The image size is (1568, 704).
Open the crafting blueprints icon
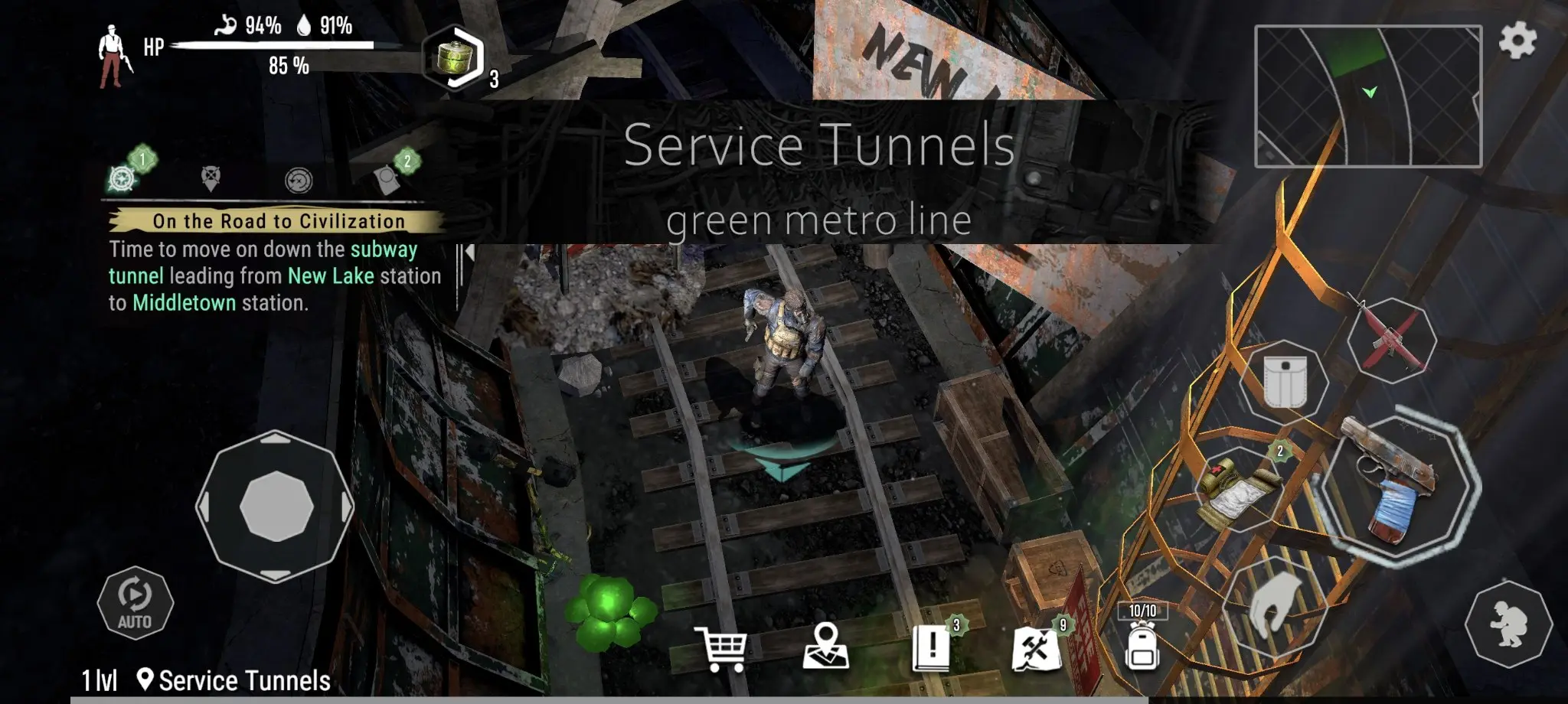point(1036,648)
